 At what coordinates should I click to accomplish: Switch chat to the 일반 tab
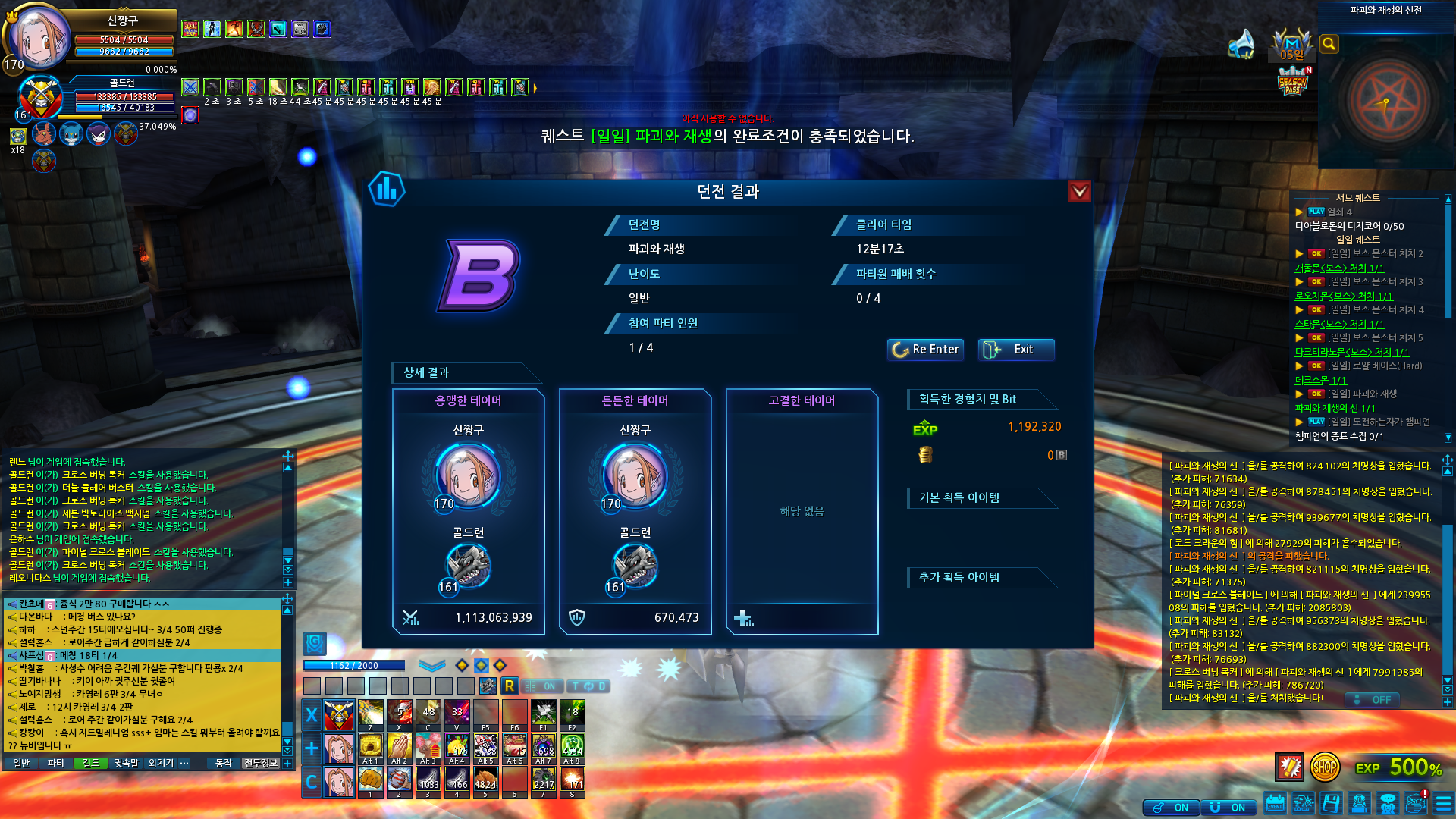point(21,763)
